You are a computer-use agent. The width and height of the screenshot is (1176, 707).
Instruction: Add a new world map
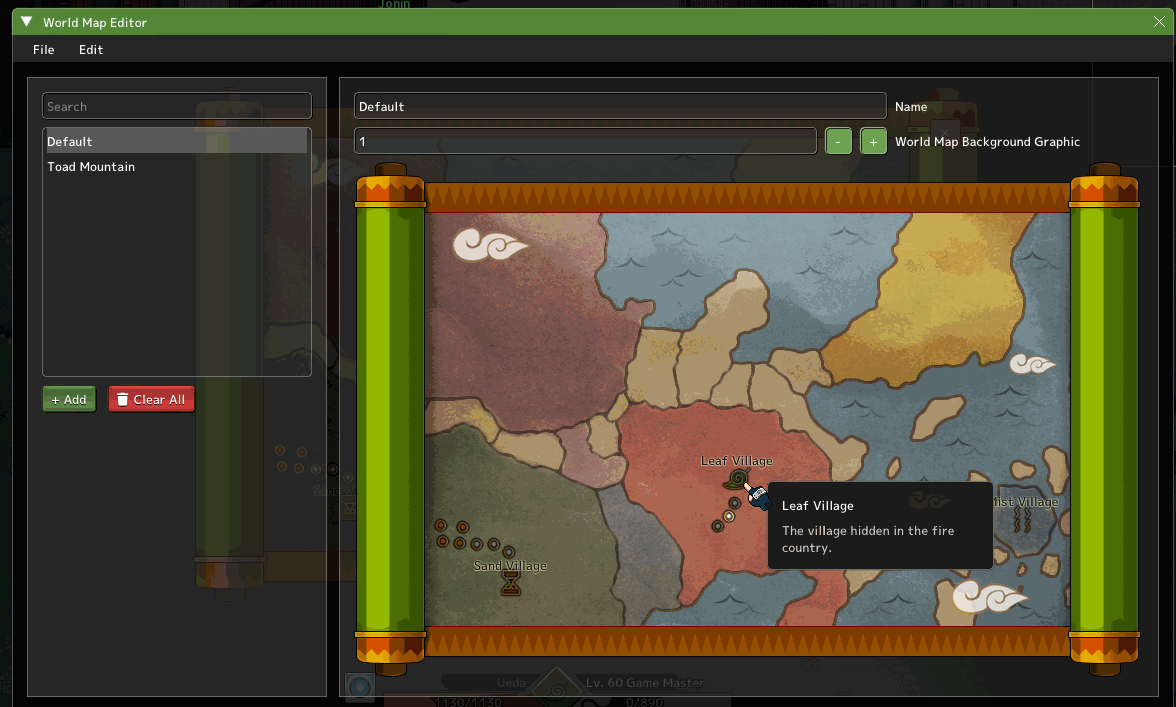coord(69,400)
